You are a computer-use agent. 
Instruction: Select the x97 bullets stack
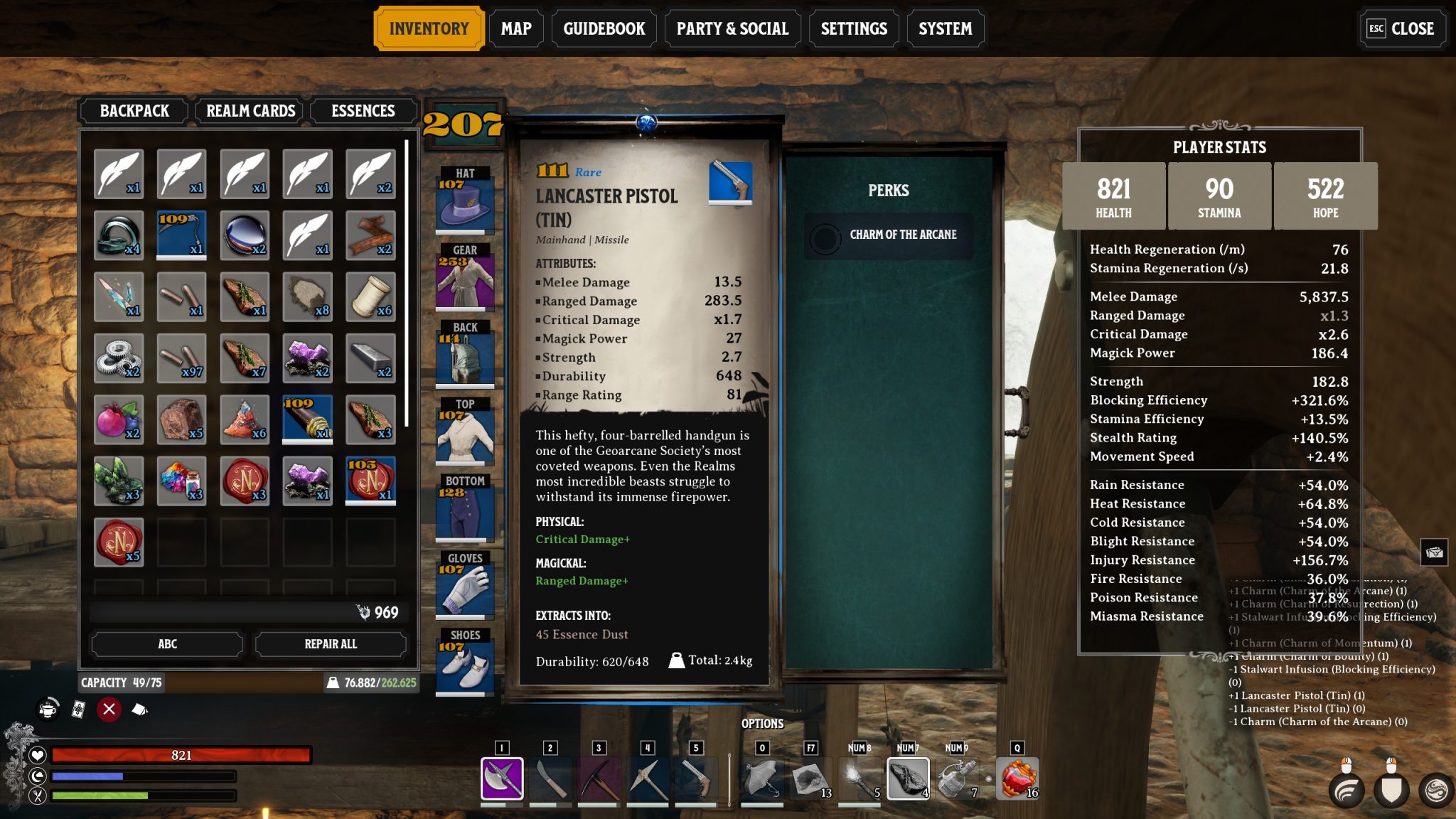pyautogui.click(x=181, y=358)
